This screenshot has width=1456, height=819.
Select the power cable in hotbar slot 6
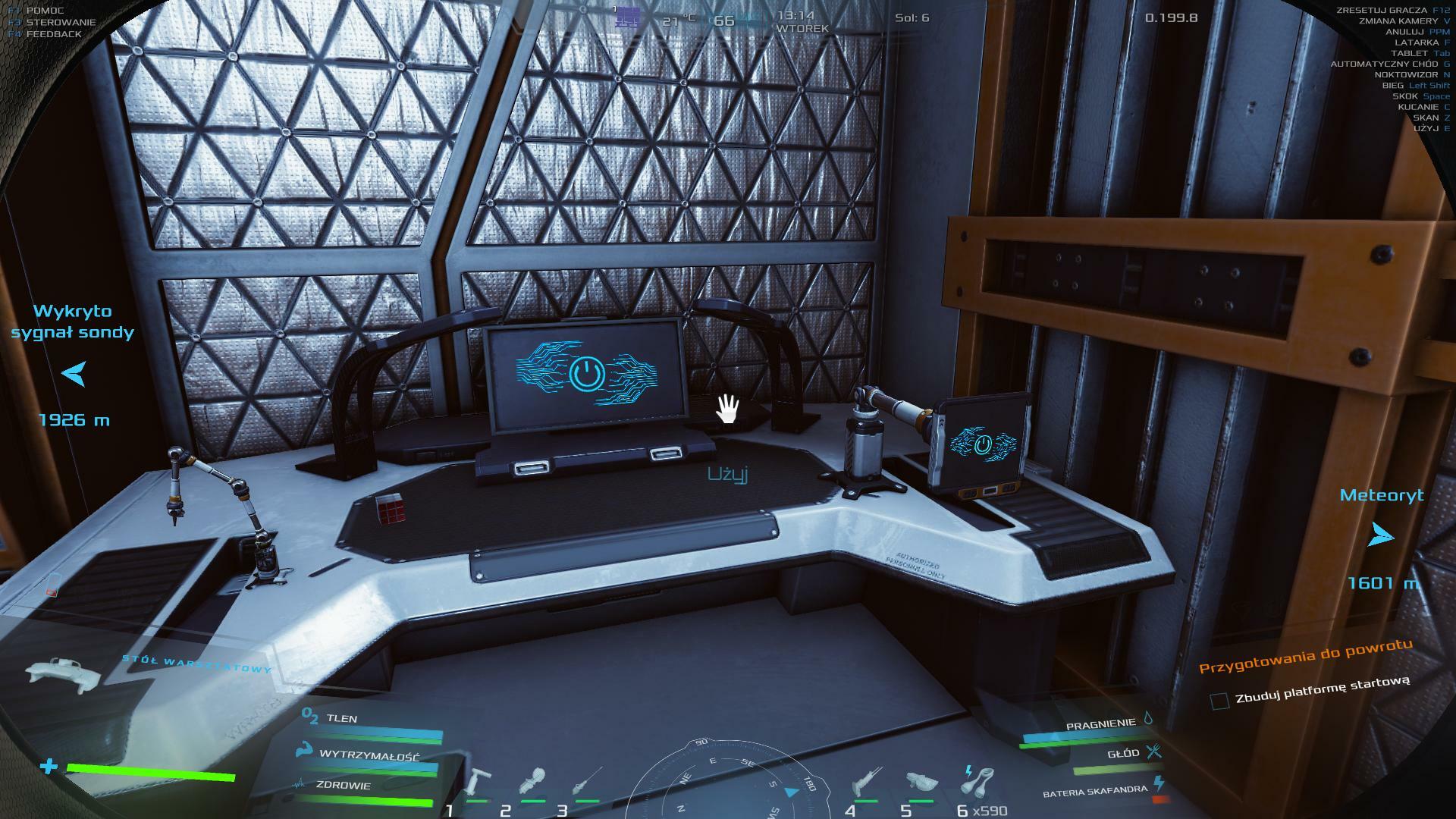[978, 781]
